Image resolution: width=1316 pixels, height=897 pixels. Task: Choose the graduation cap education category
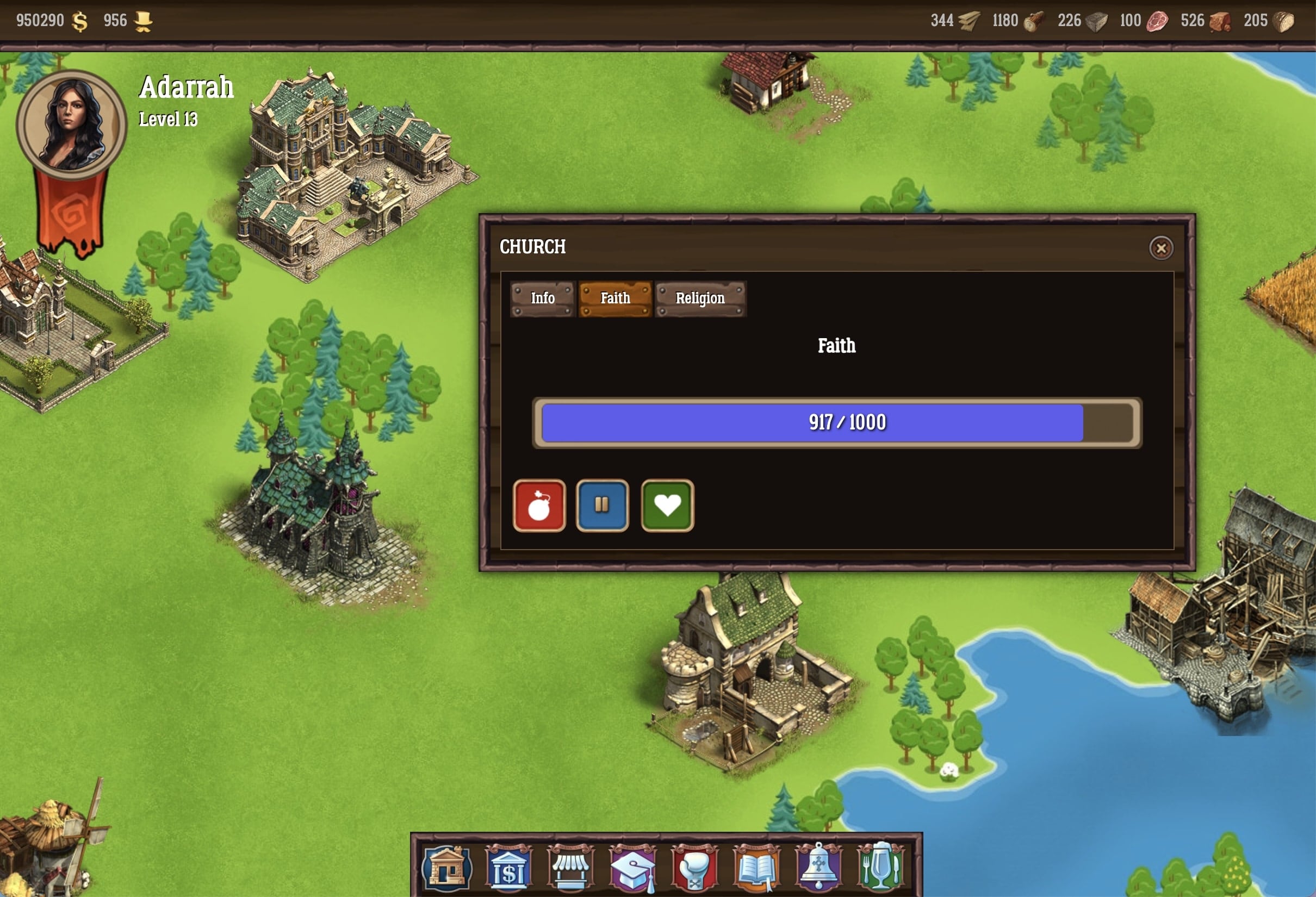[x=632, y=868]
